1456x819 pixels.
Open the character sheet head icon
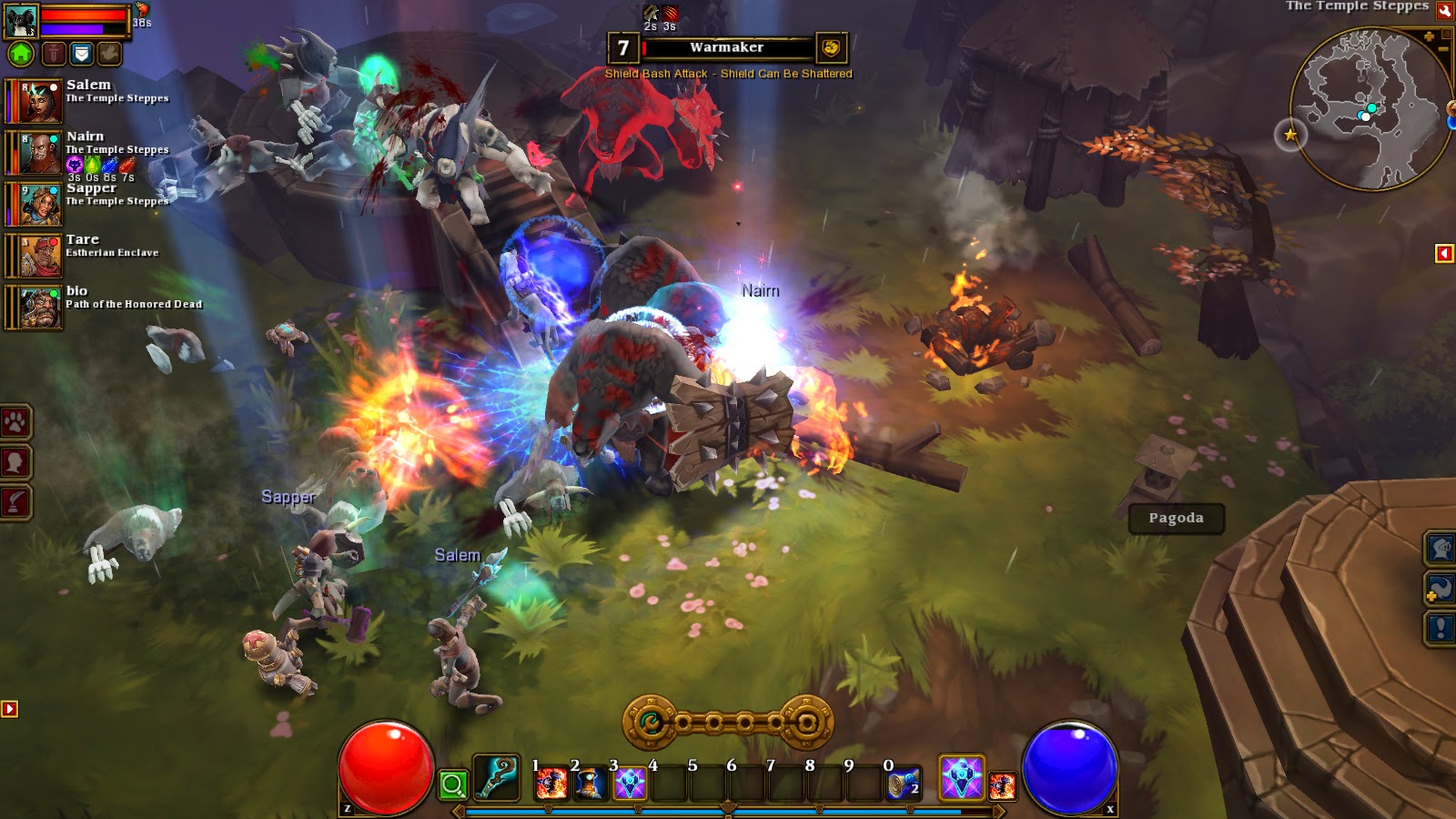14,460
